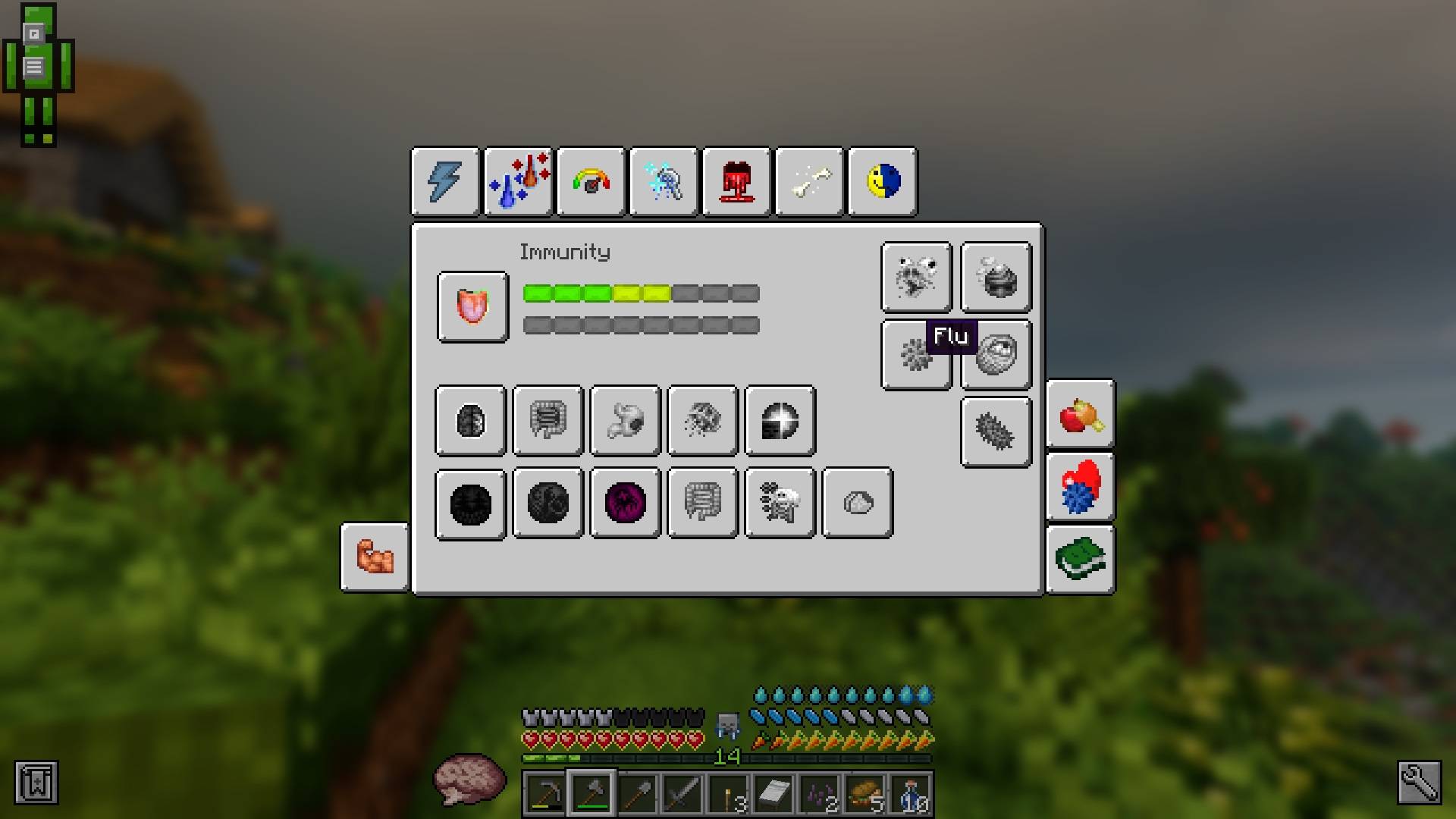Select the broken bone tab

809,181
